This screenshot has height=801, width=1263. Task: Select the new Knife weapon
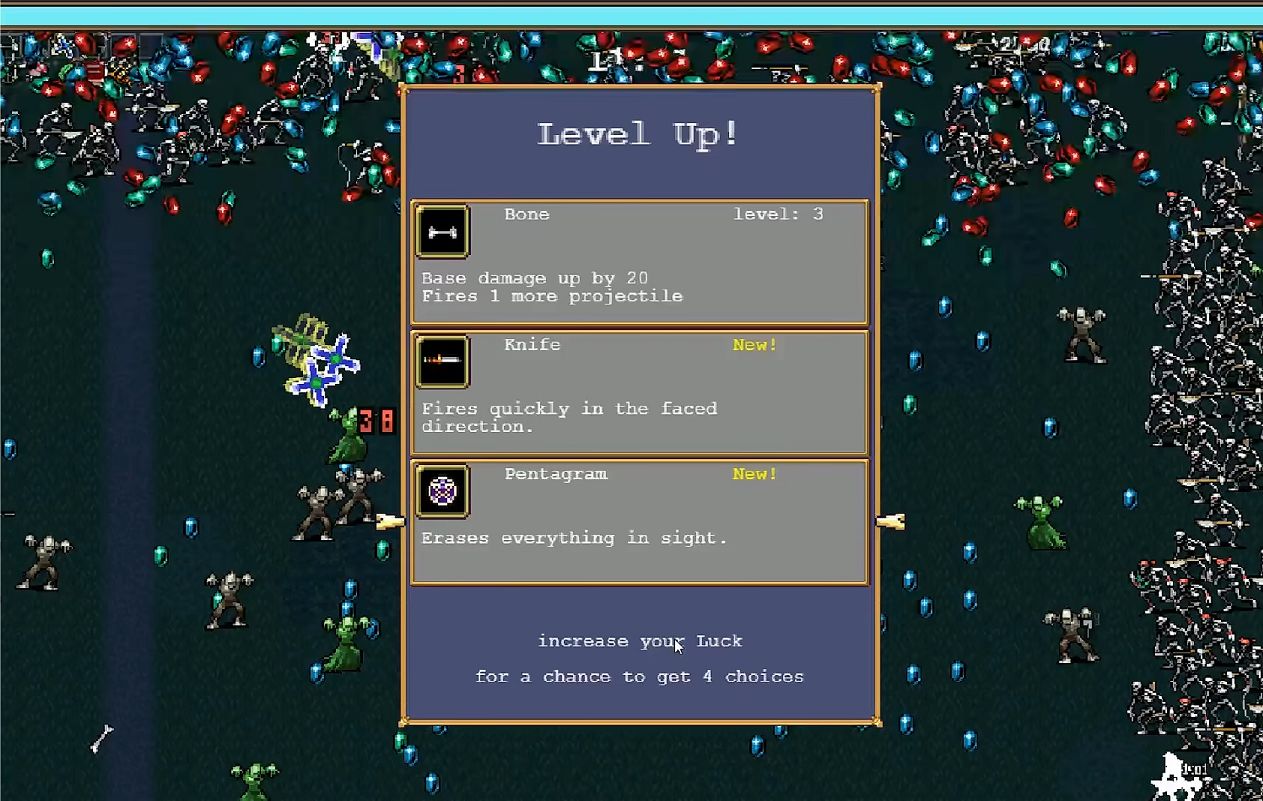point(639,392)
